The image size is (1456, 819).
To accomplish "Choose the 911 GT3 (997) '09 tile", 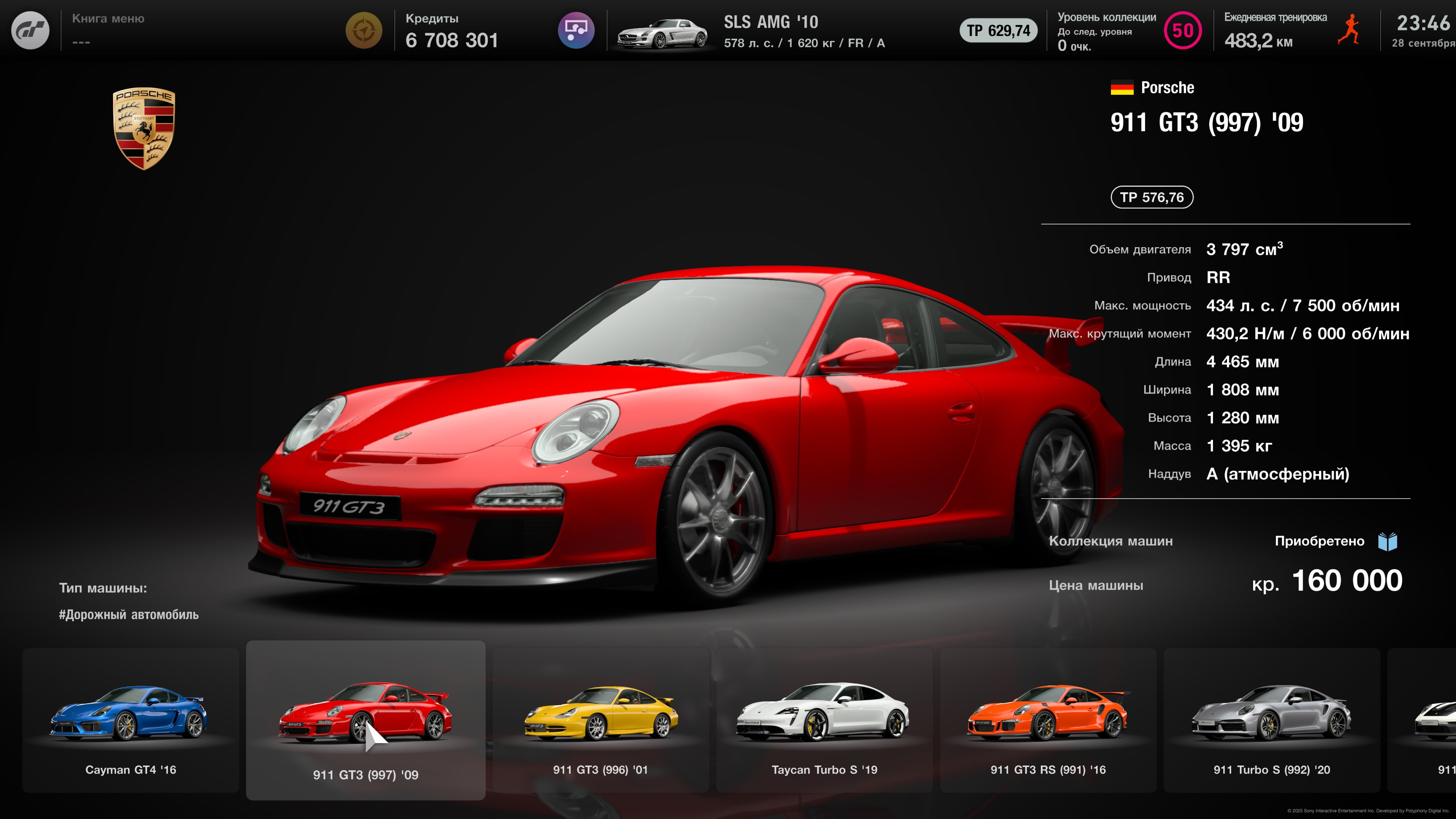I will point(365,721).
